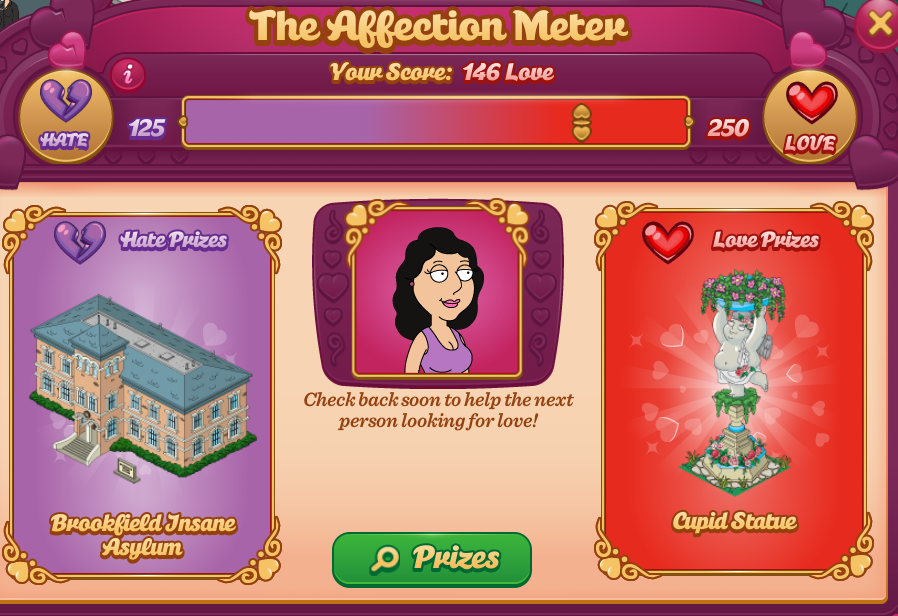Tap the broken-heart Hate badge
898x616 pixels.
click(65, 116)
